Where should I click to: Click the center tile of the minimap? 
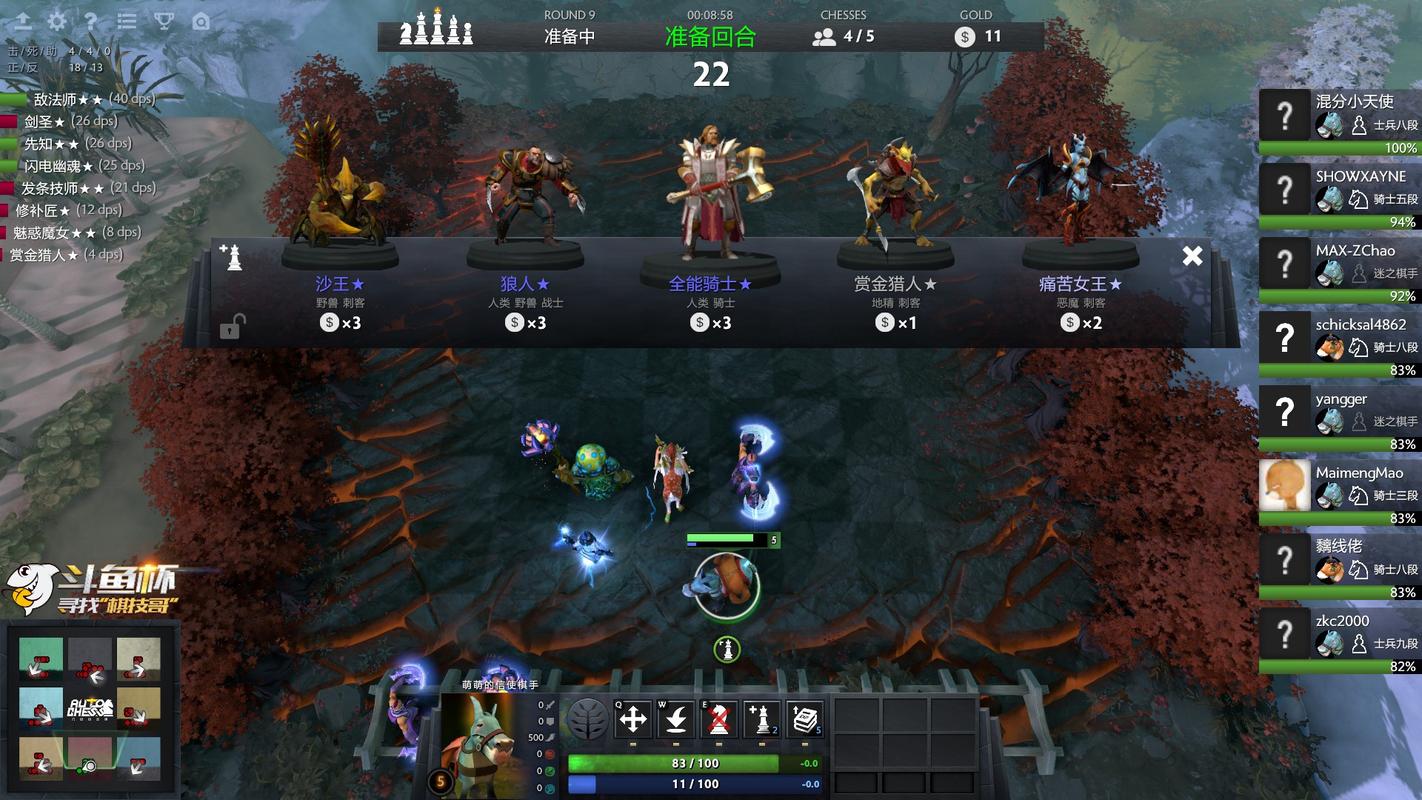pos(90,707)
